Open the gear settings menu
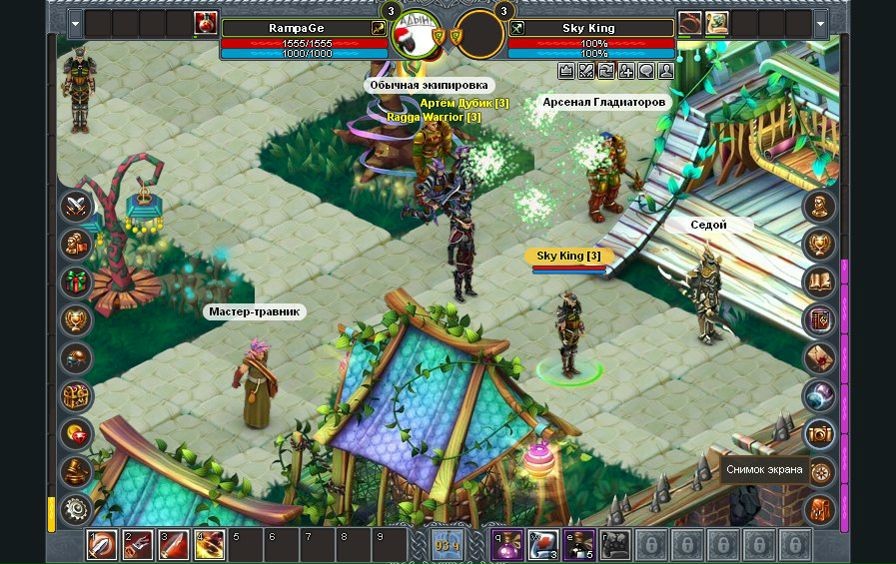The width and height of the screenshot is (896, 564). (x=76, y=508)
